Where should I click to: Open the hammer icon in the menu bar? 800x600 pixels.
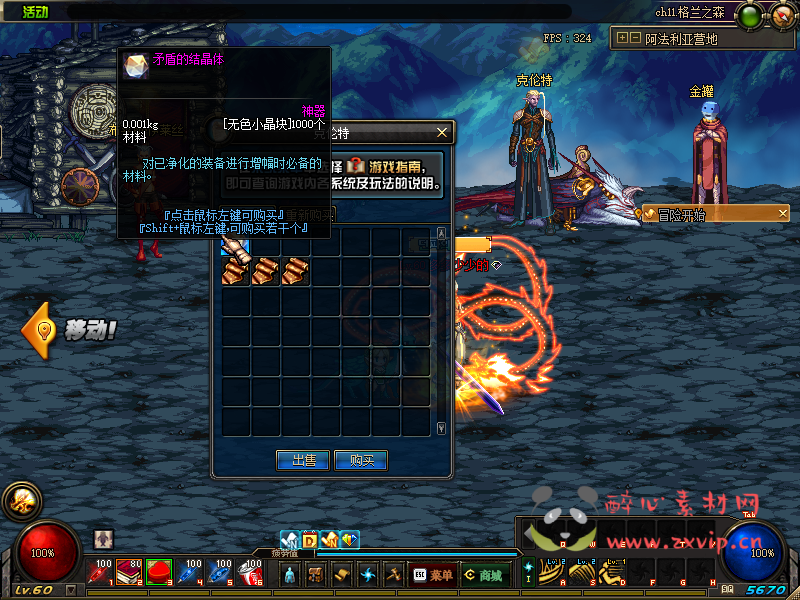tap(393, 574)
